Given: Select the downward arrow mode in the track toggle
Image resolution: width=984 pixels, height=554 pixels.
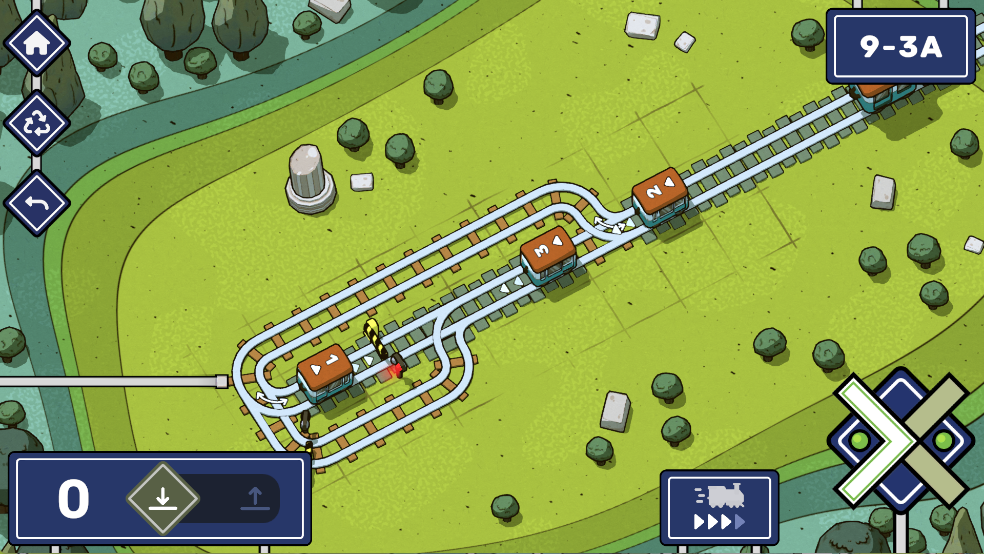Looking at the screenshot, I should (x=163, y=498).
